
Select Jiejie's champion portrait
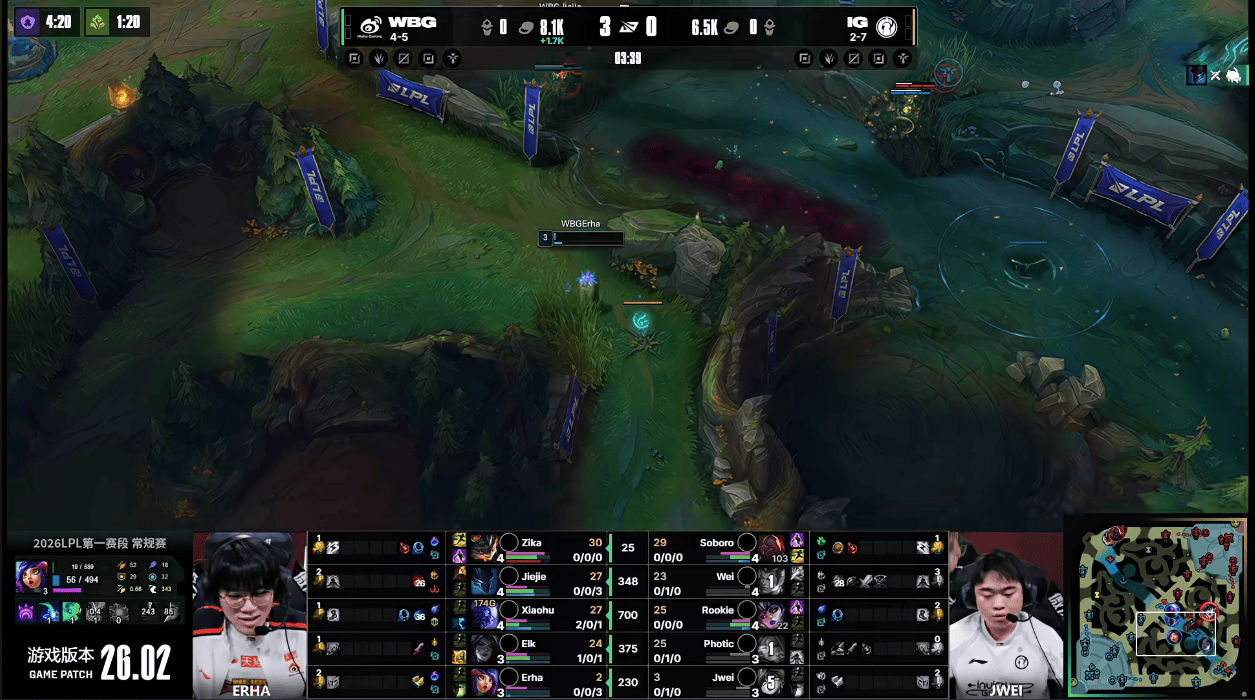484,581
